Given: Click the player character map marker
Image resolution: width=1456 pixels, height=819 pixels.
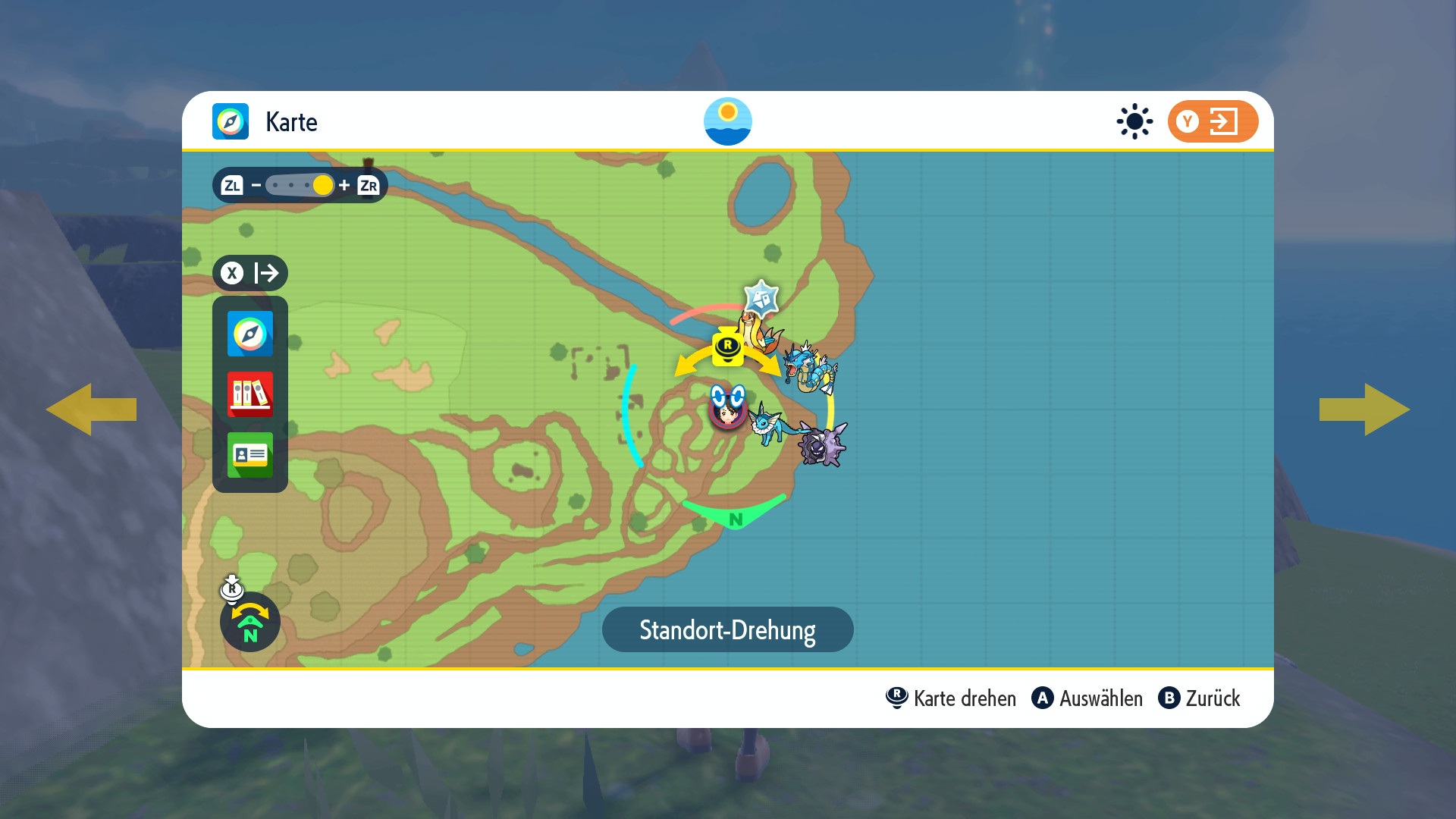Looking at the screenshot, I should (727, 409).
